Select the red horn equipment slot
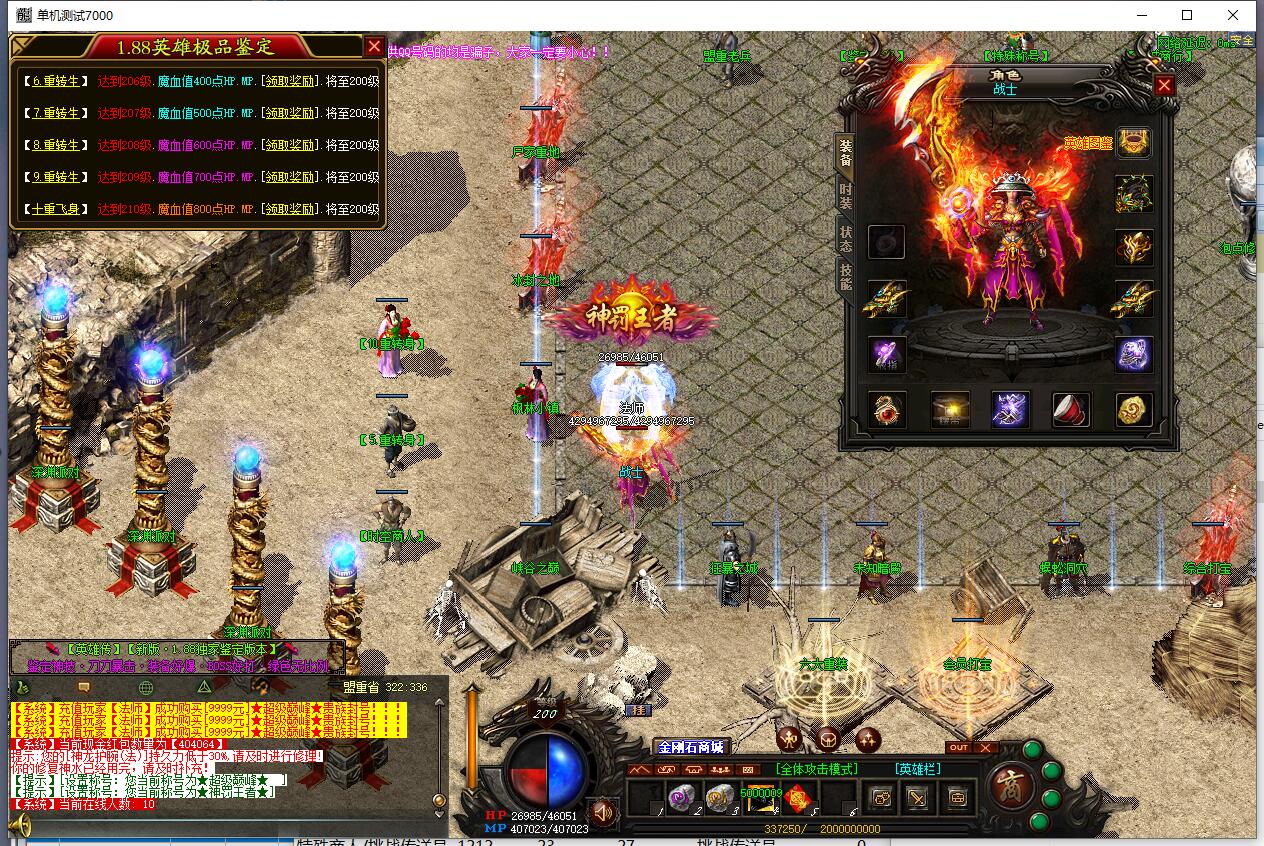This screenshot has width=1264, height=846. coord(1071,410)
